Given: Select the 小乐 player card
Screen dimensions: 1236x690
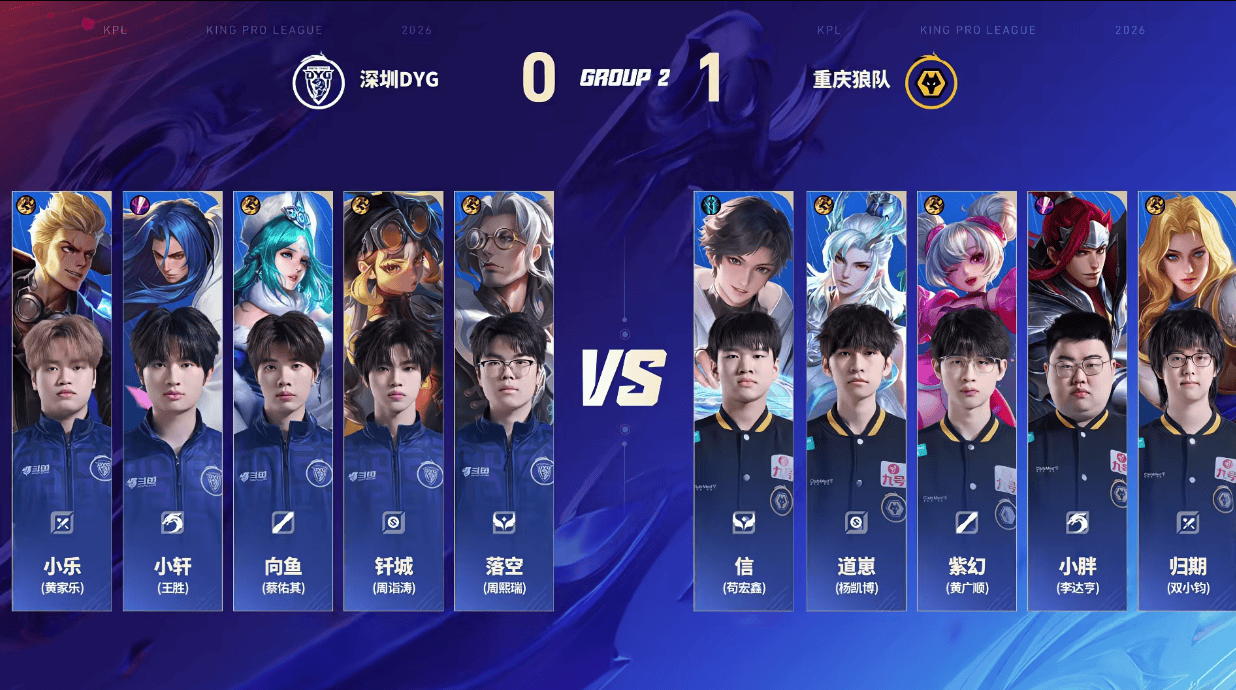Looking at the screenshot, I should coord(62,400).
